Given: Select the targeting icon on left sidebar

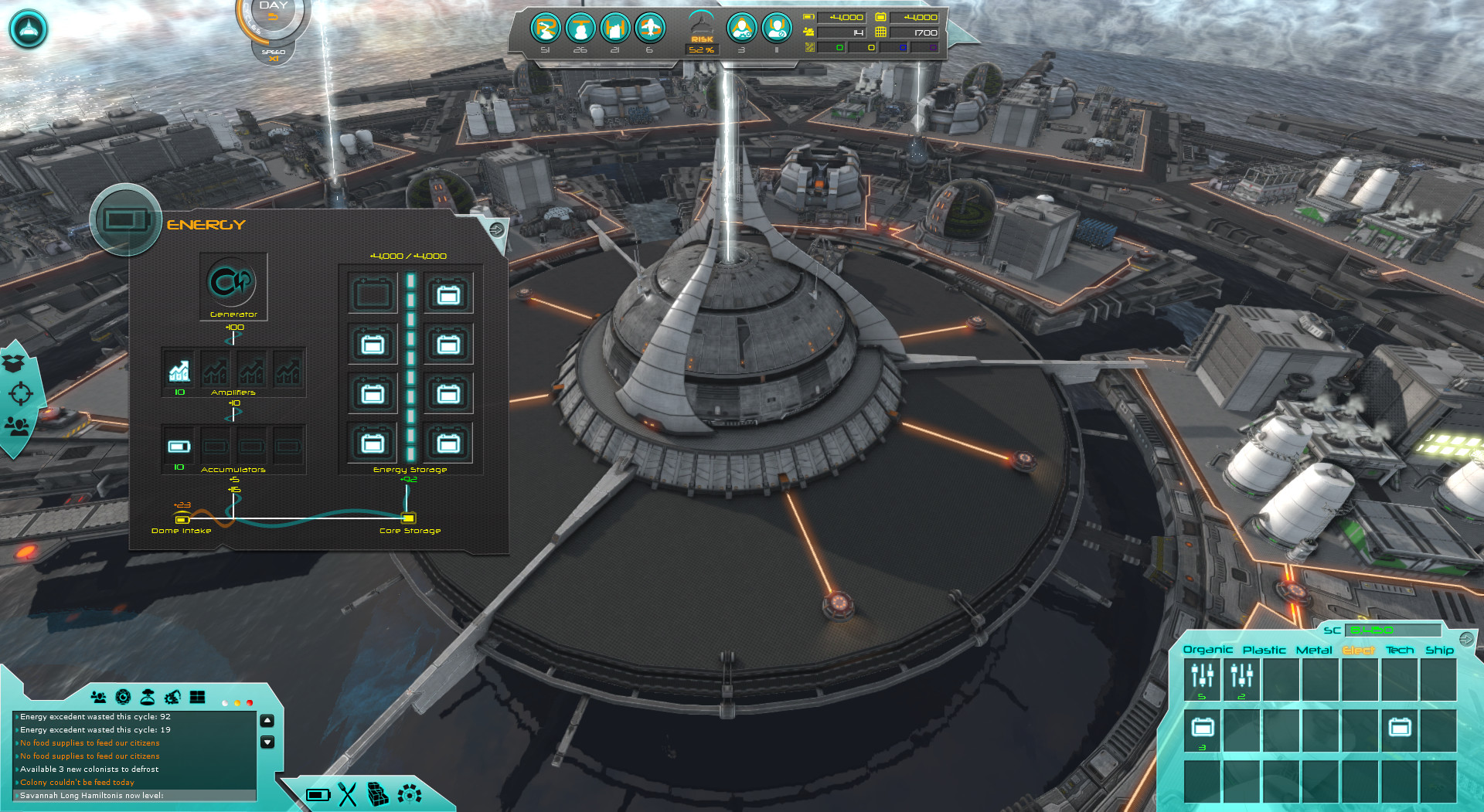Looking at the screenshot, I should [x=22, y=392].
